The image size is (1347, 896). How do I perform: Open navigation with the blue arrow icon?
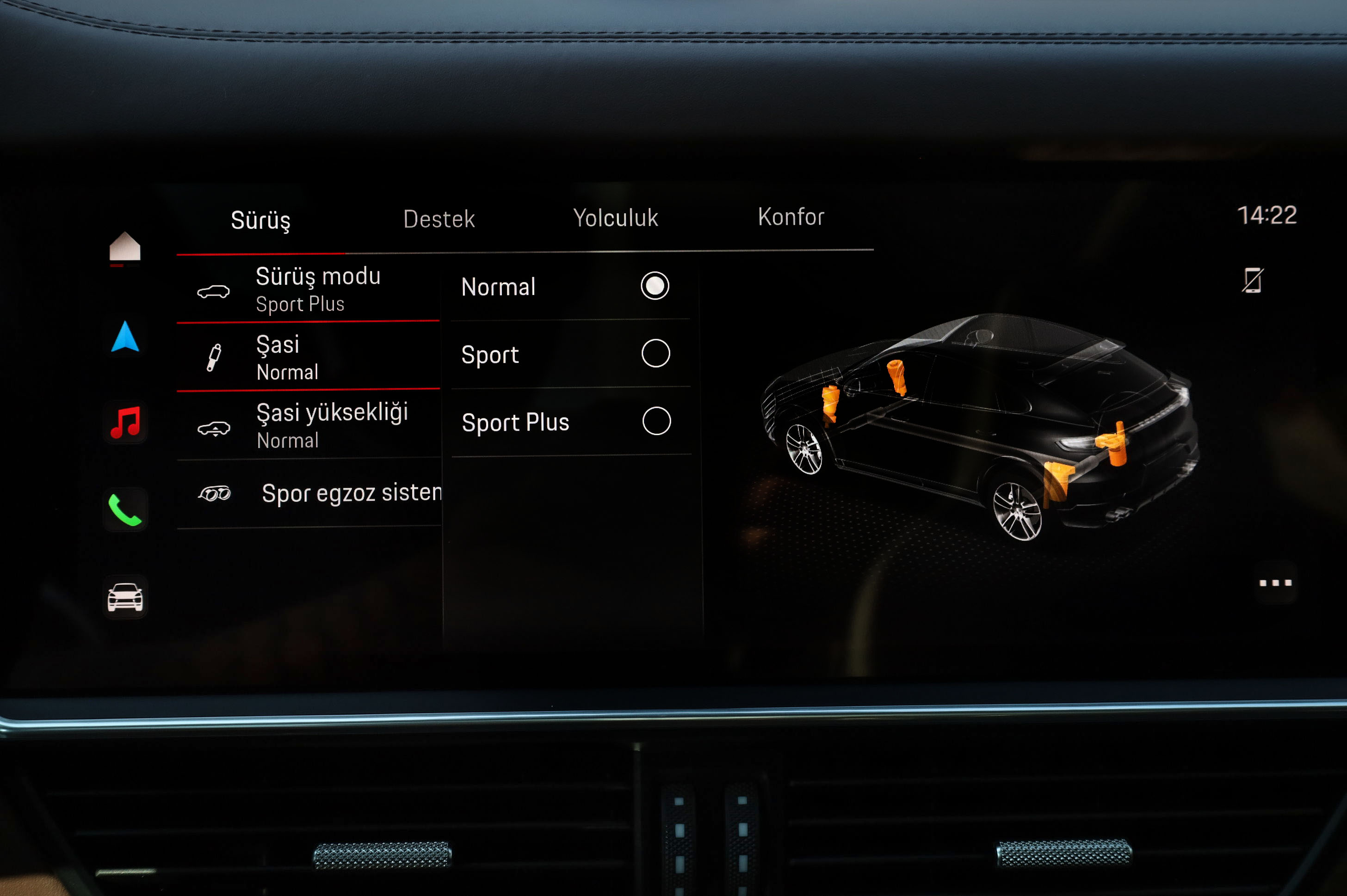[x=125, y=337]
